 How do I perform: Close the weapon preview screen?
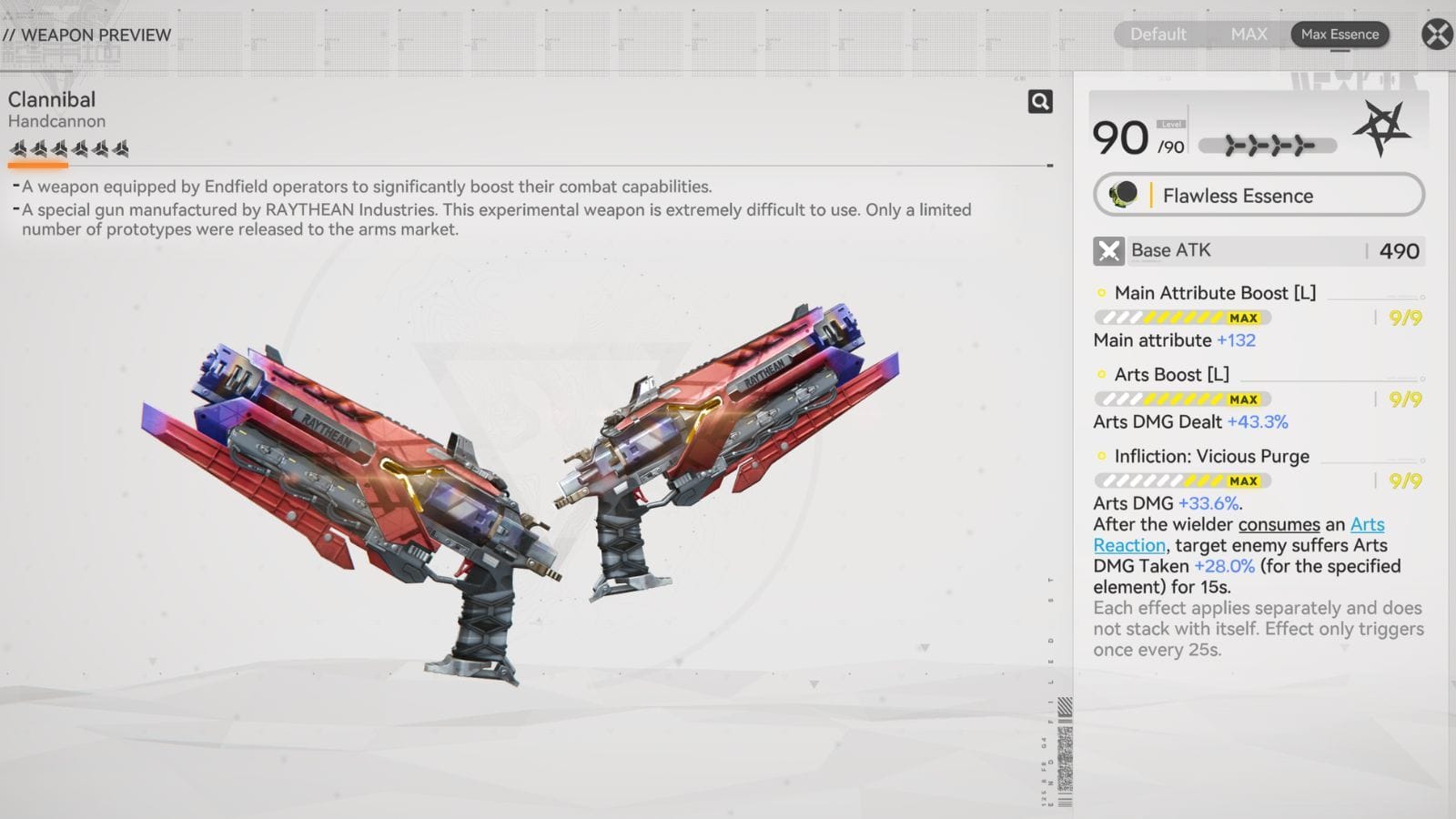(1437, 35)
